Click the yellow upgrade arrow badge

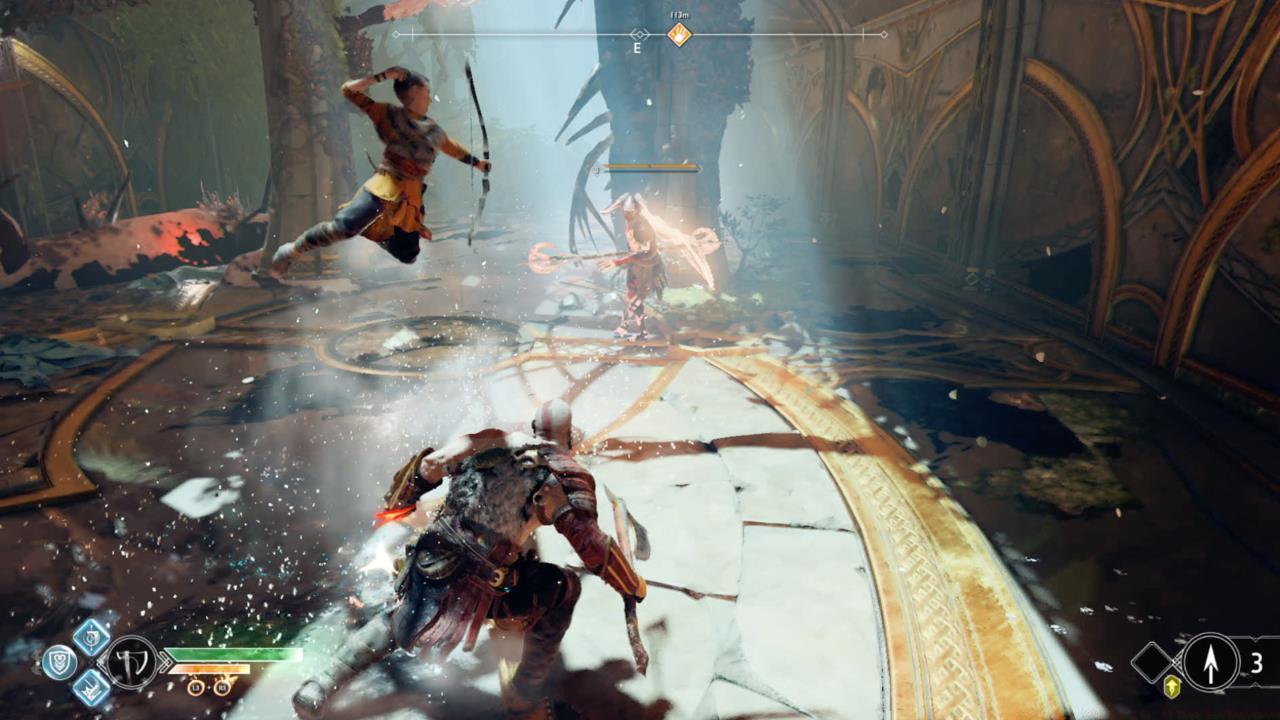coord(1172,686)
